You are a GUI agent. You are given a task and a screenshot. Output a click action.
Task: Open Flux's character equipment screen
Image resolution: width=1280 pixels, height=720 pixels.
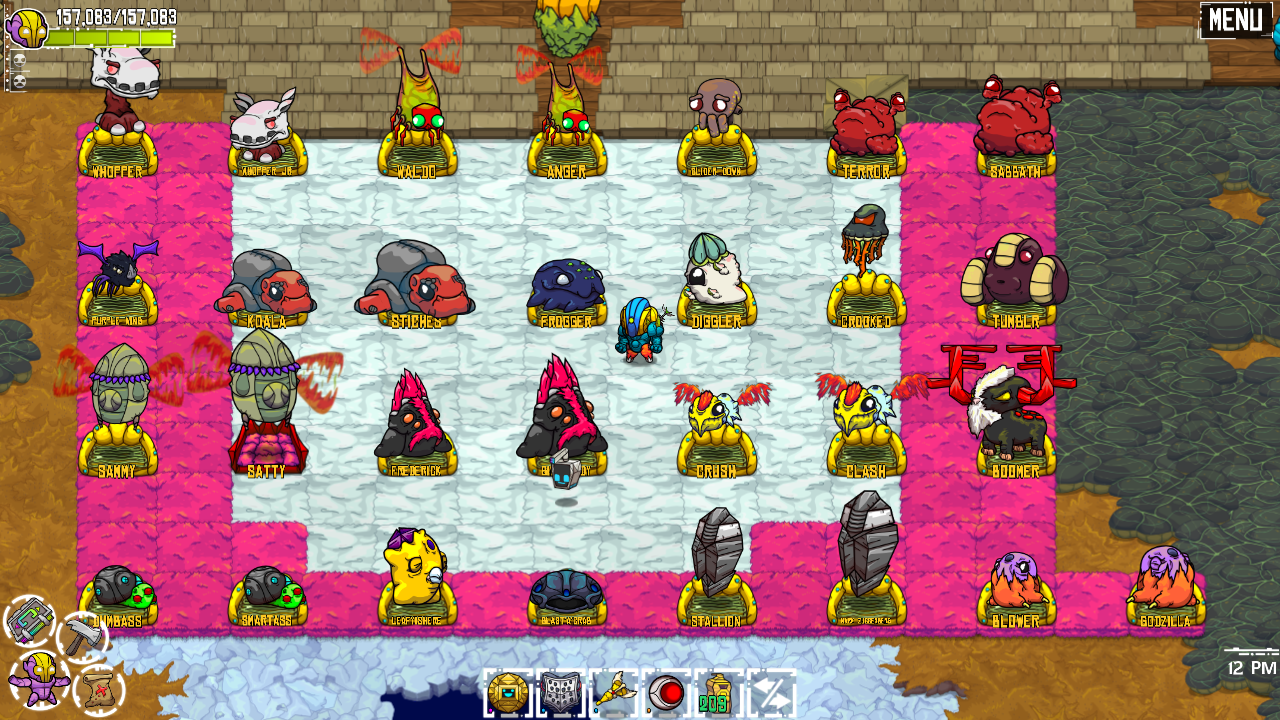[40, 680]
